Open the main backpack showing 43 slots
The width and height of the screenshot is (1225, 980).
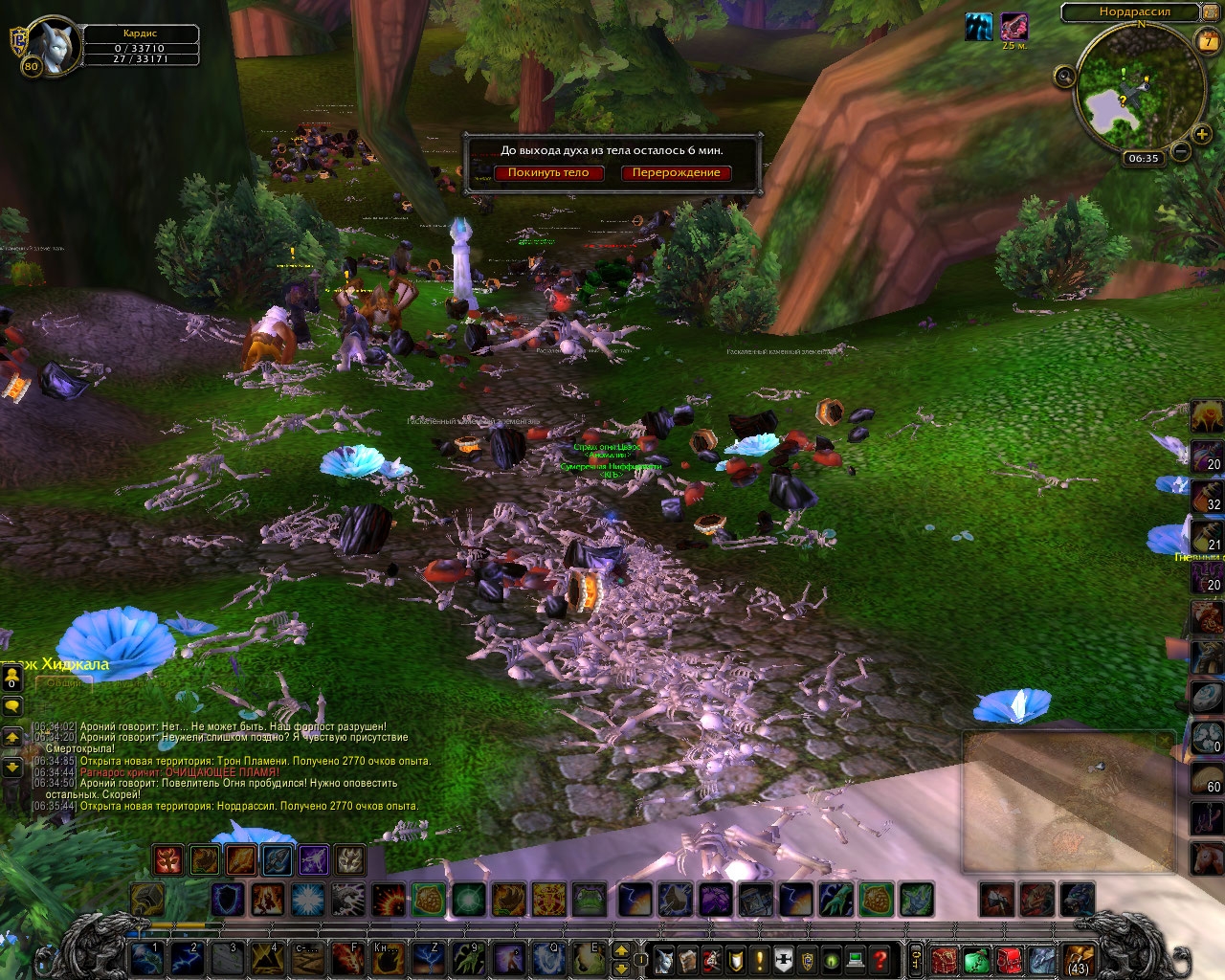pos(1080,958)
